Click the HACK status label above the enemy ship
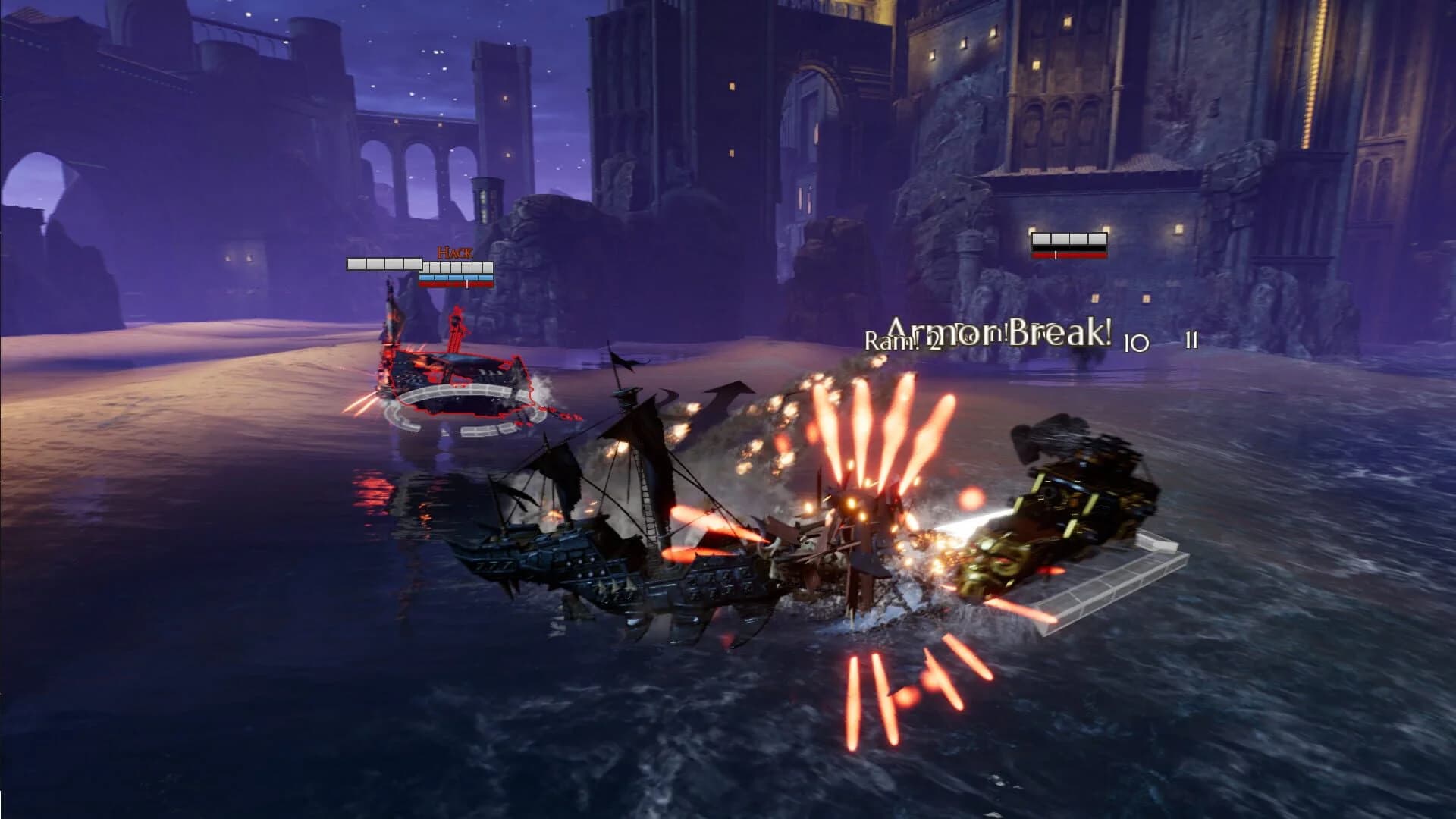This screenshot has width=1456, height=819. pyautogui.click(x=455, y=252)
